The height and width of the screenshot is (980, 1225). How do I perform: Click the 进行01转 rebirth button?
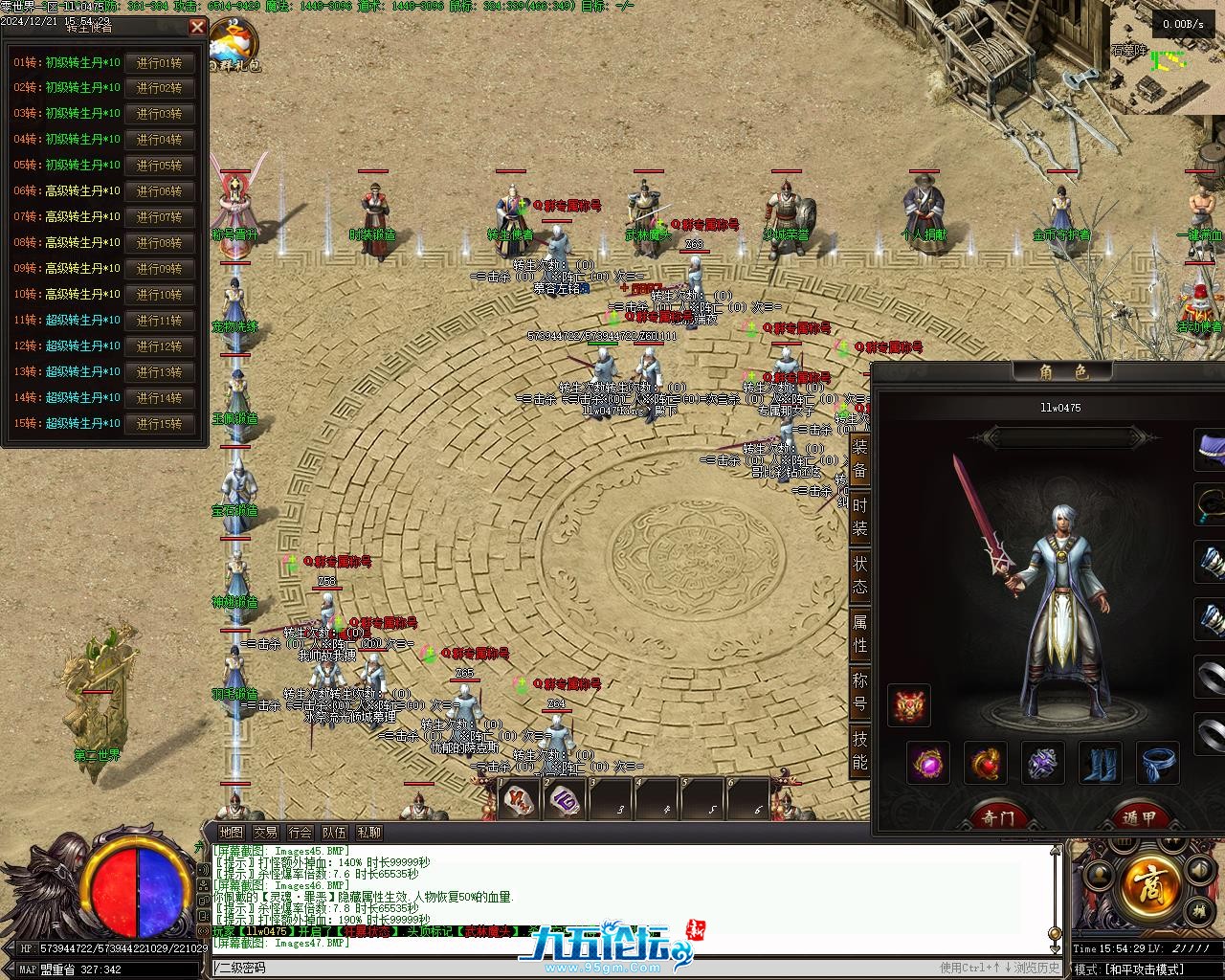(x=159, y=63)
